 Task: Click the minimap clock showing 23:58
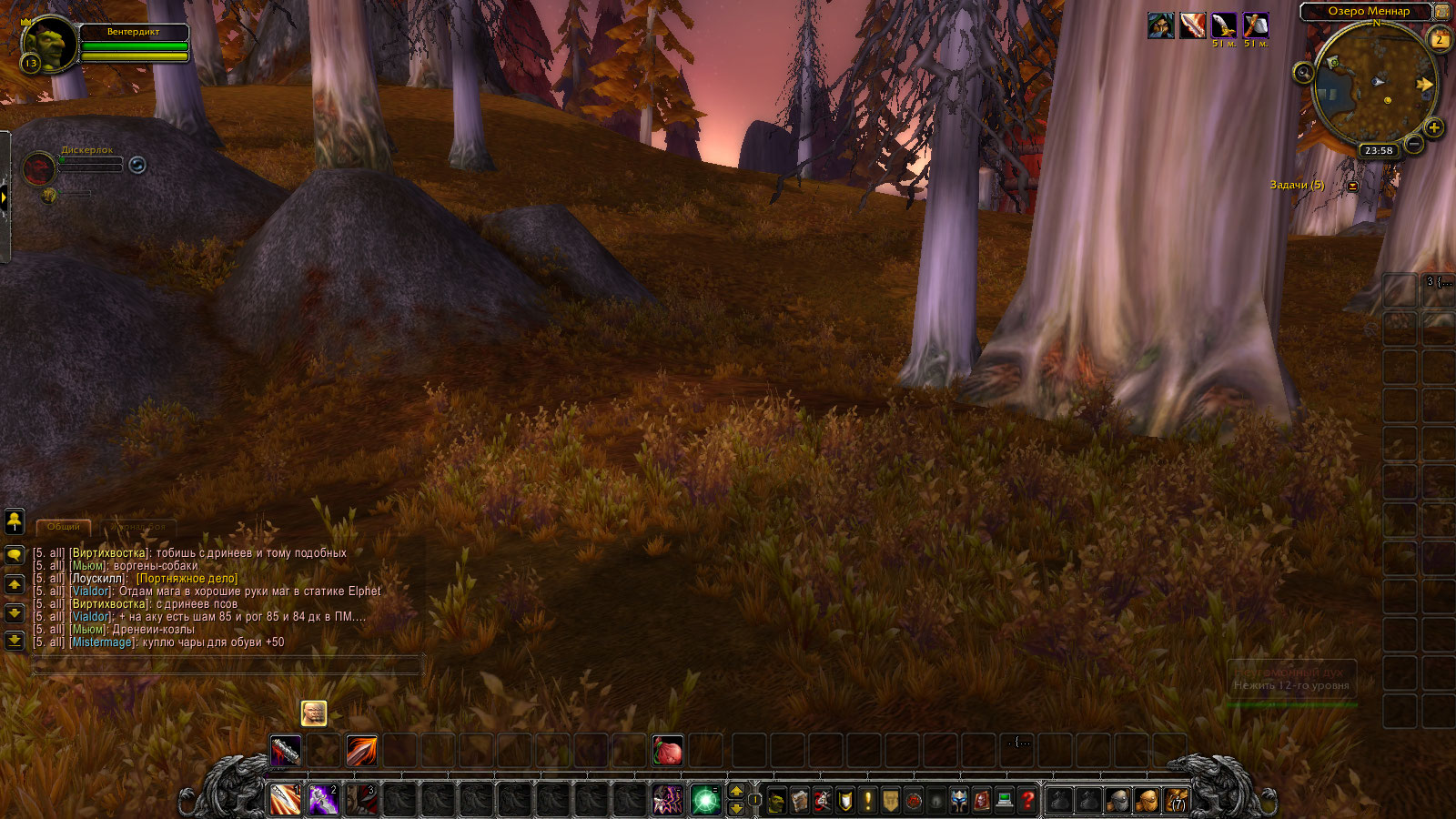(x=1379, y=151)
